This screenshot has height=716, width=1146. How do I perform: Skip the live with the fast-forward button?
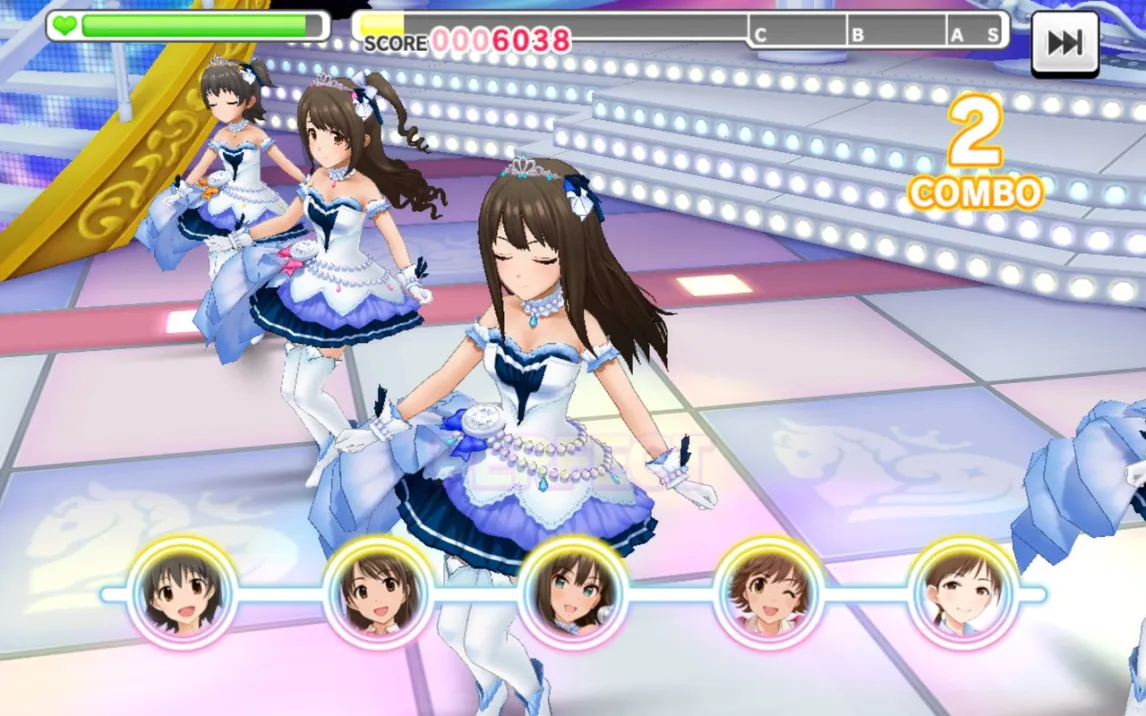click(x=1065, y=43)
